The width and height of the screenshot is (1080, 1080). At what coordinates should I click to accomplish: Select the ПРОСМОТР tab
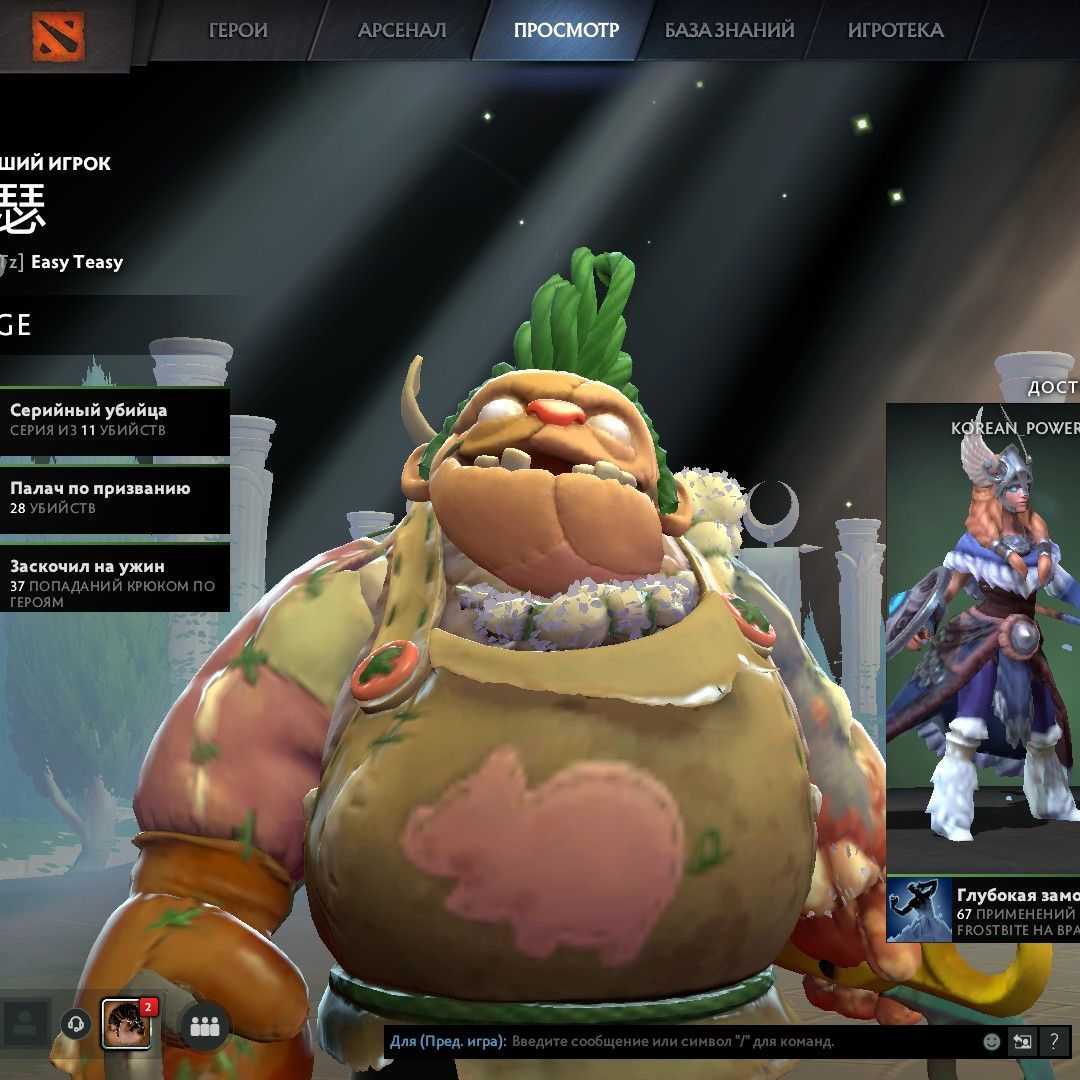click(566, 30)
